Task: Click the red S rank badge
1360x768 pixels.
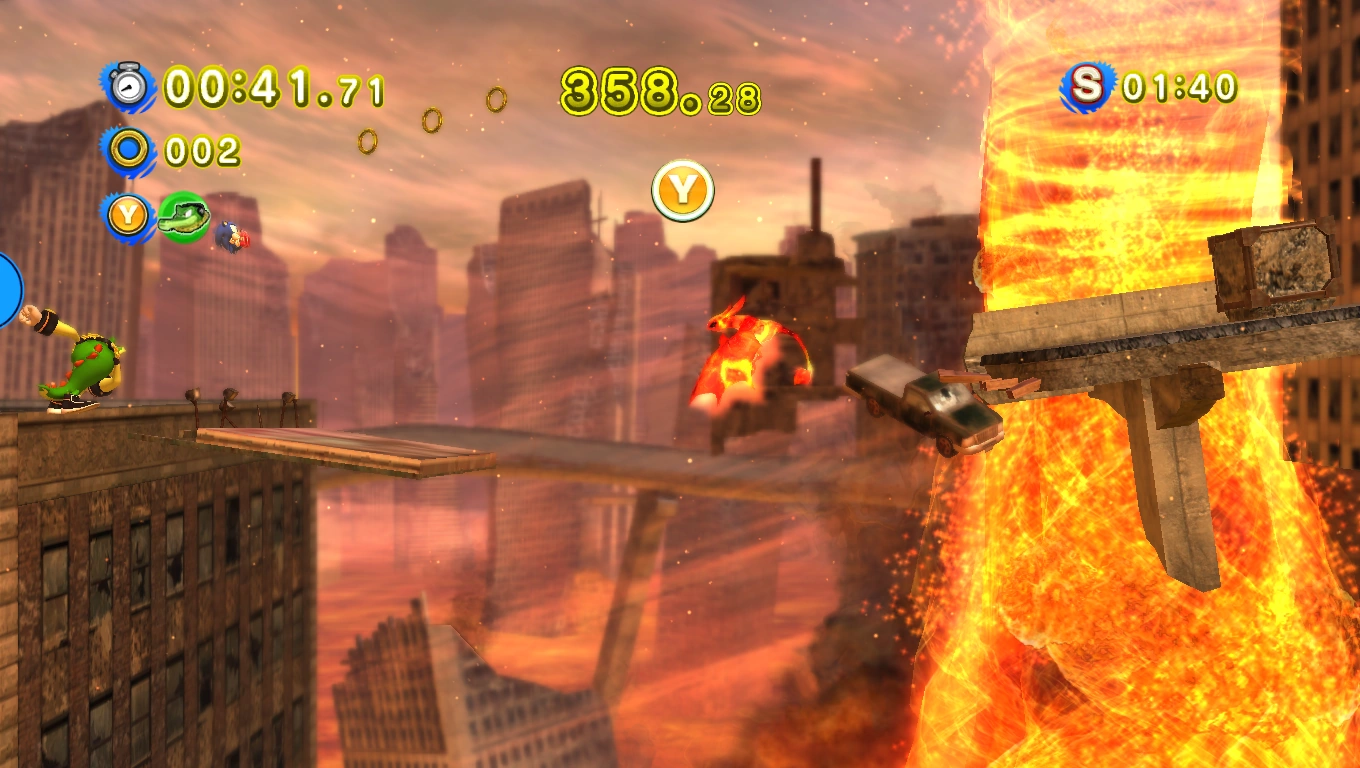Action: click(x=1087, y=87)
